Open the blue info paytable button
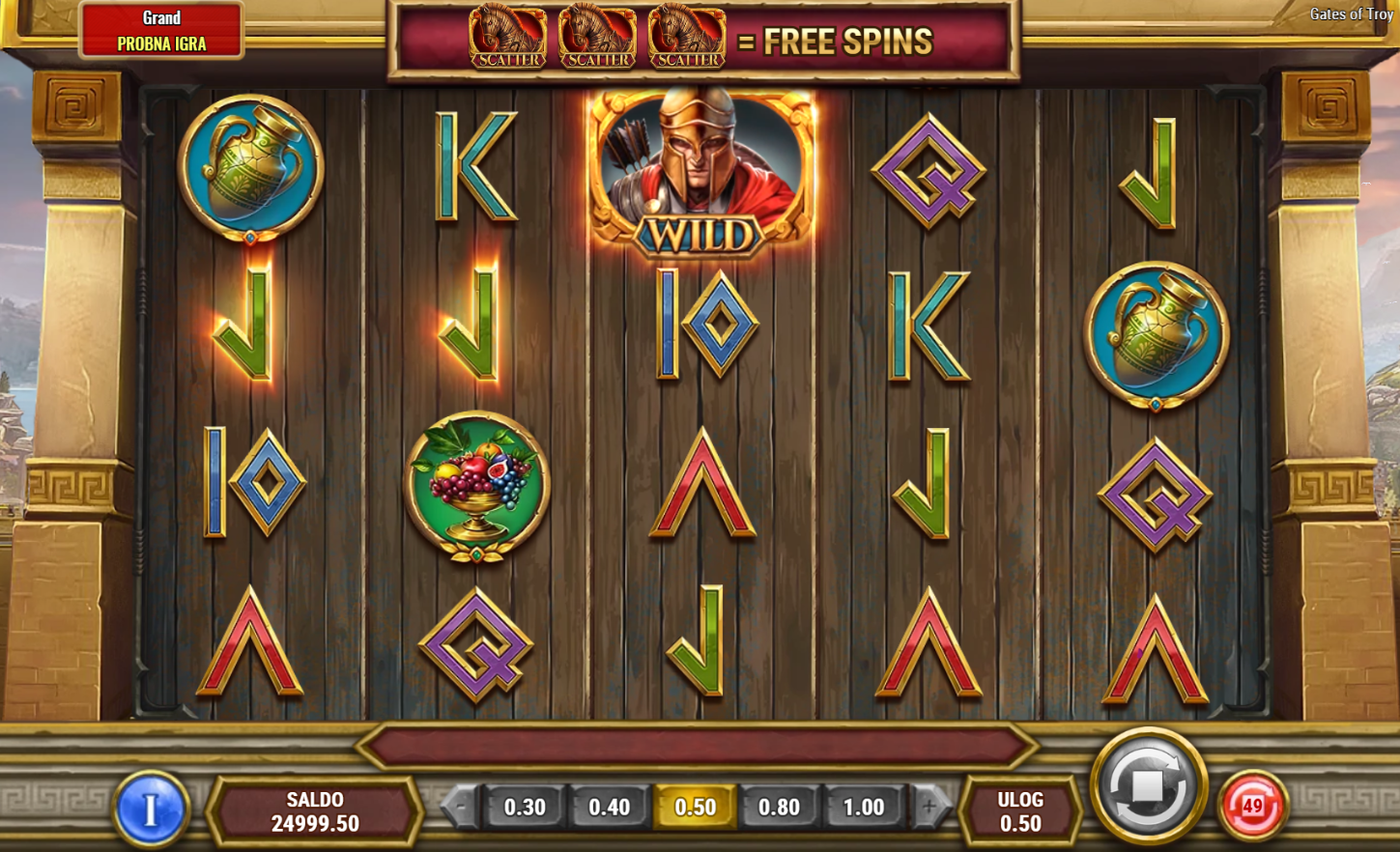Screen dimensions: 1400x852 150,809
